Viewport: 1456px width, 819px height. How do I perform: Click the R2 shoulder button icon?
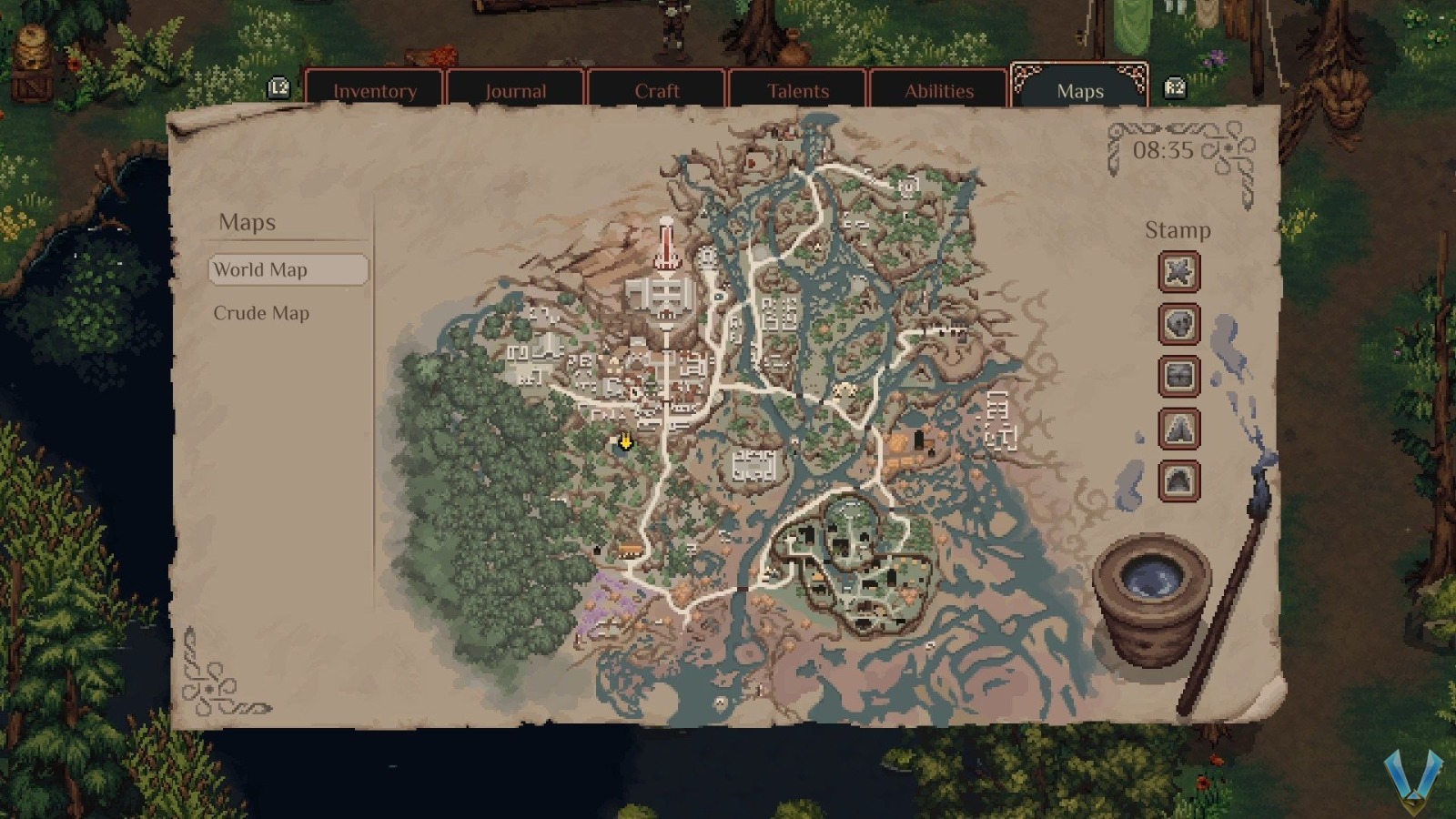tap(1174, 88)
